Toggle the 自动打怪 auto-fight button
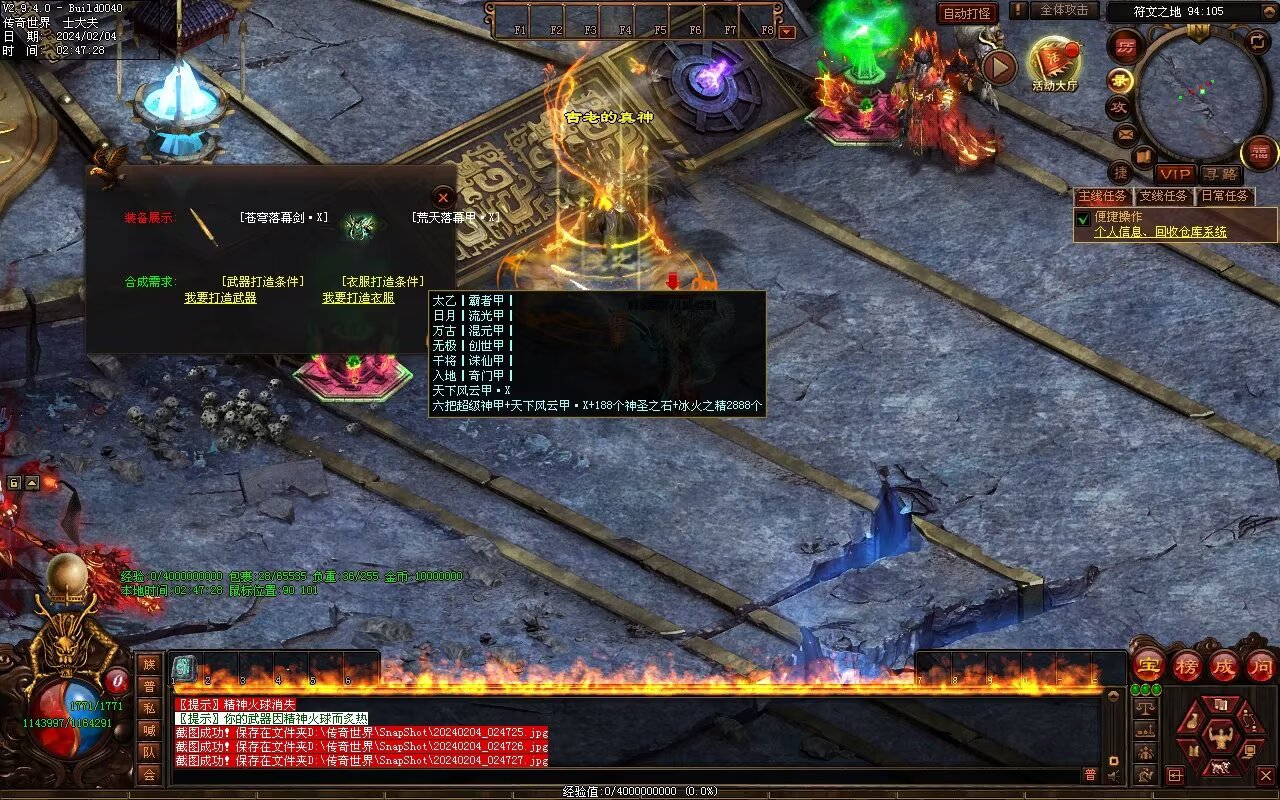This screenshot has height=800, width=1280. tap(967, 13)
